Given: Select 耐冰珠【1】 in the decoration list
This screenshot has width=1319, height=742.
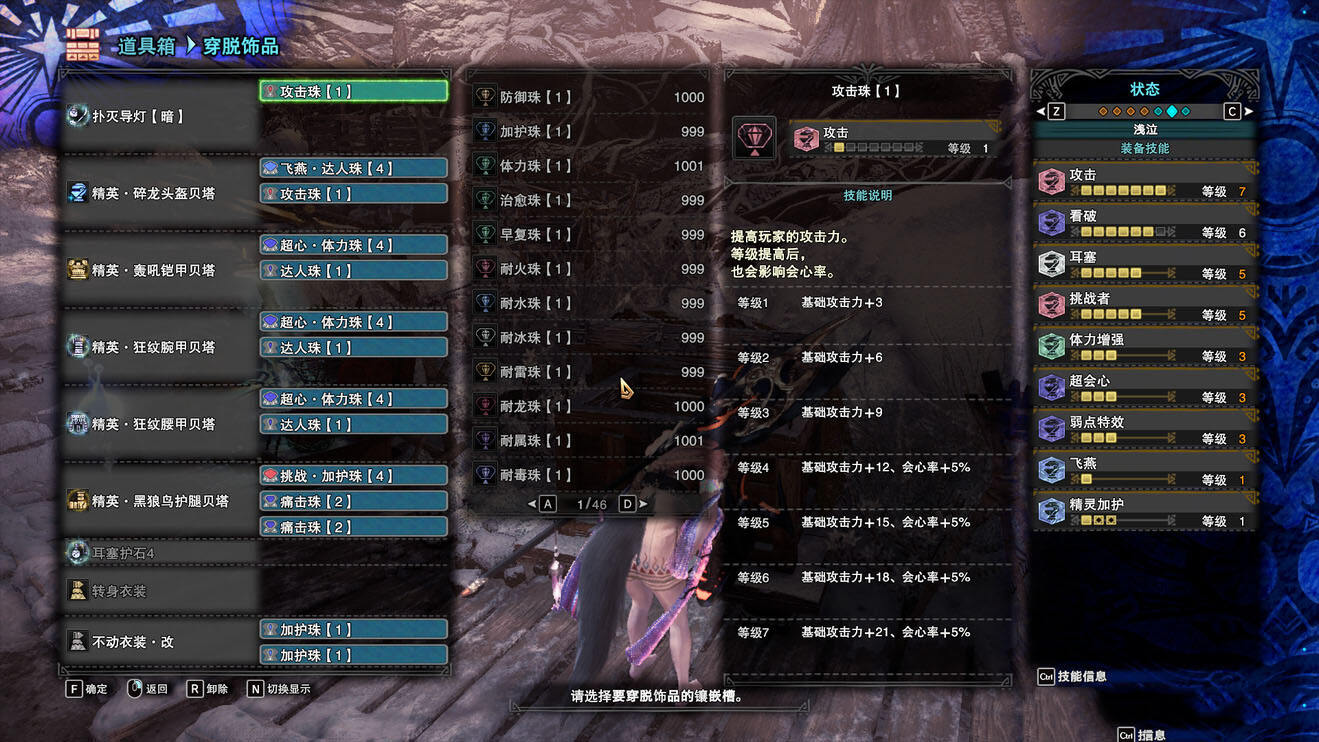Looking at the screenshot, I should coord(590,337).
